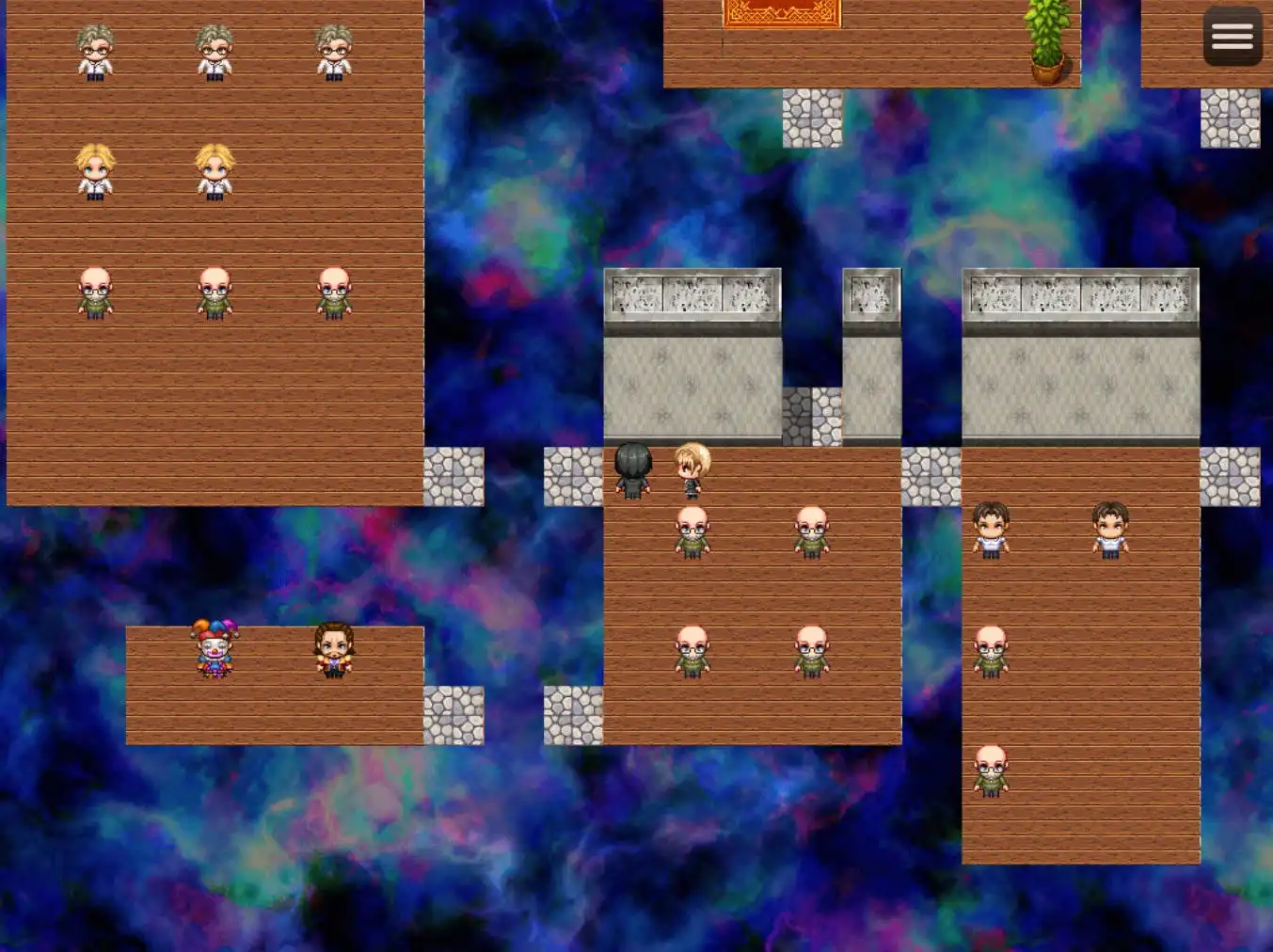1273x952 pixels.
Task: Click the lone old man at the platform's bottom edge
Action: point(990,771)
